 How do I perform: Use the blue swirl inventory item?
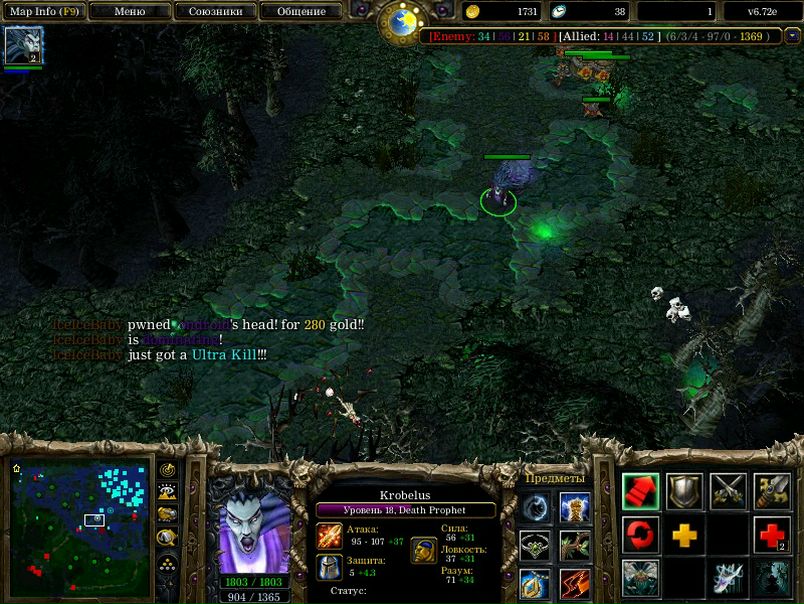coord(535,508)
